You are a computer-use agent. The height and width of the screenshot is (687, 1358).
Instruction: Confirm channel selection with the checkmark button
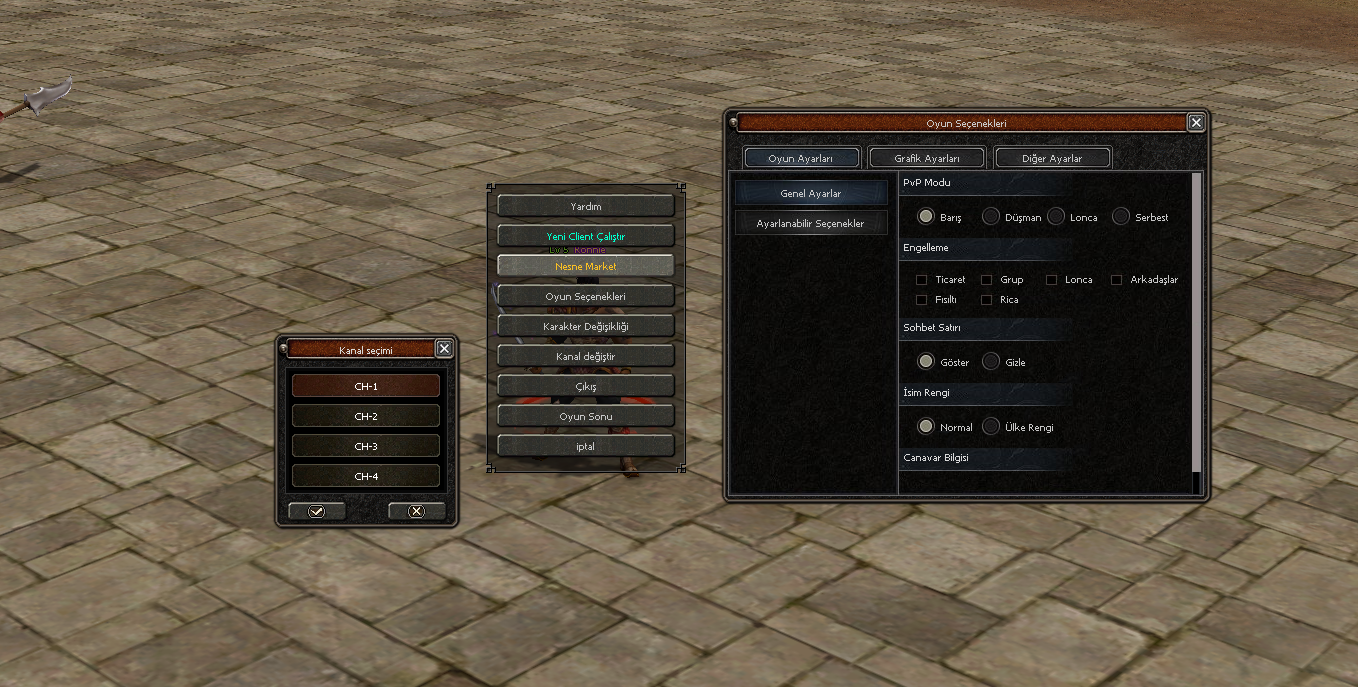pyautogui.click(x=317, y=511)
